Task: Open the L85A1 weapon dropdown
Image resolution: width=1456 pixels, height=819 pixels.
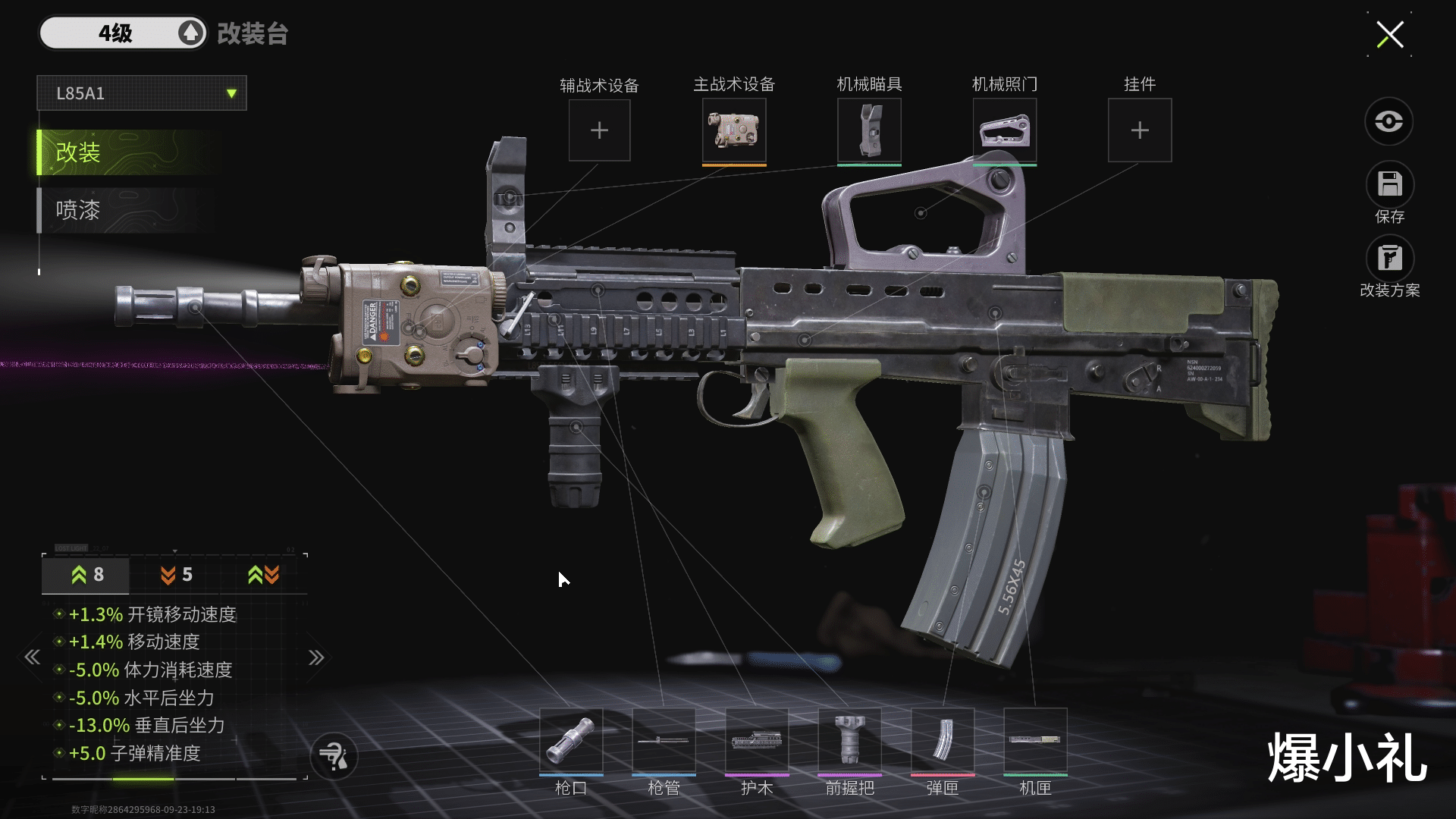Action: click(x=142, y=93)
